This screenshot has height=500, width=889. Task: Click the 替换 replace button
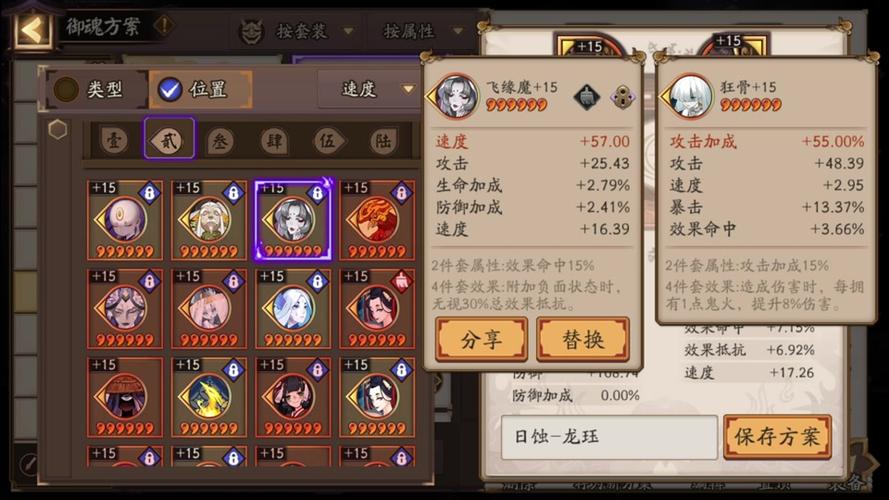point(583,339)
